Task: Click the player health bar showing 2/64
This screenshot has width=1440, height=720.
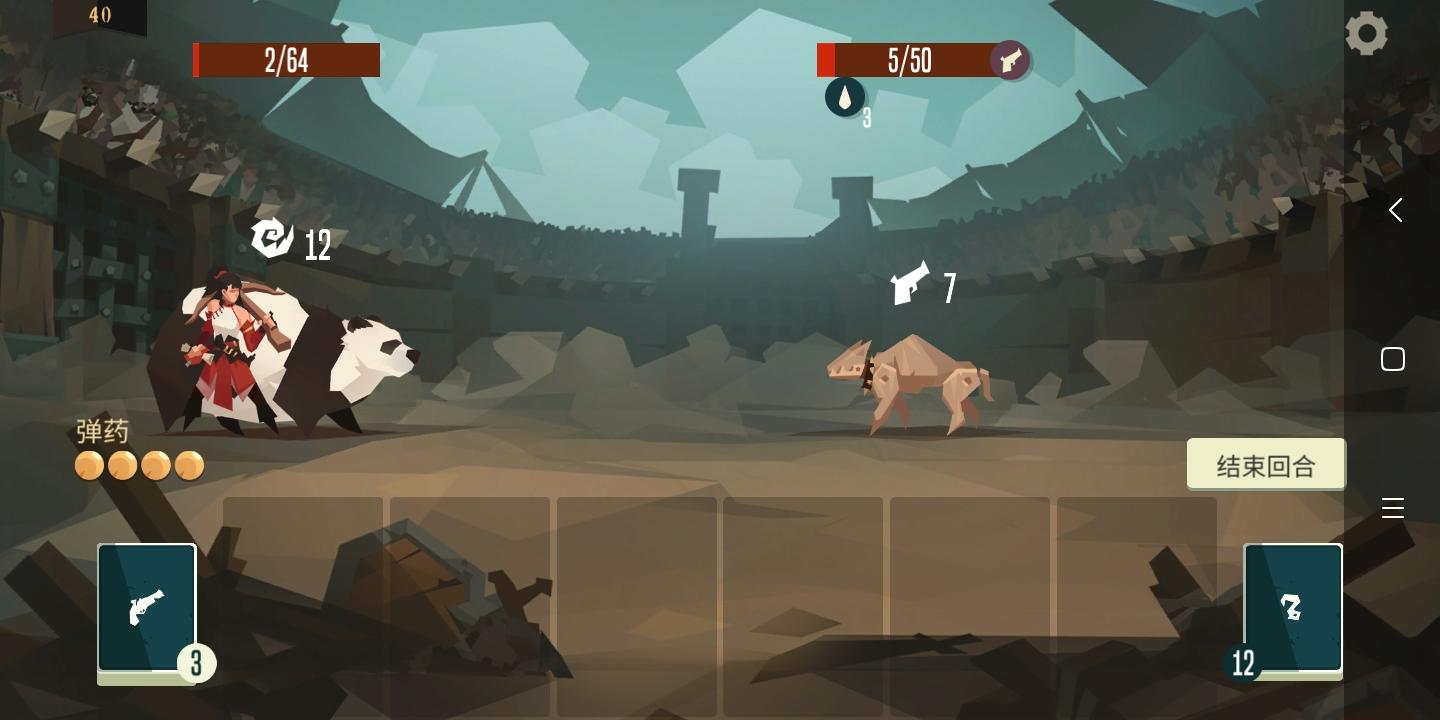Action: tap(286, 60)
